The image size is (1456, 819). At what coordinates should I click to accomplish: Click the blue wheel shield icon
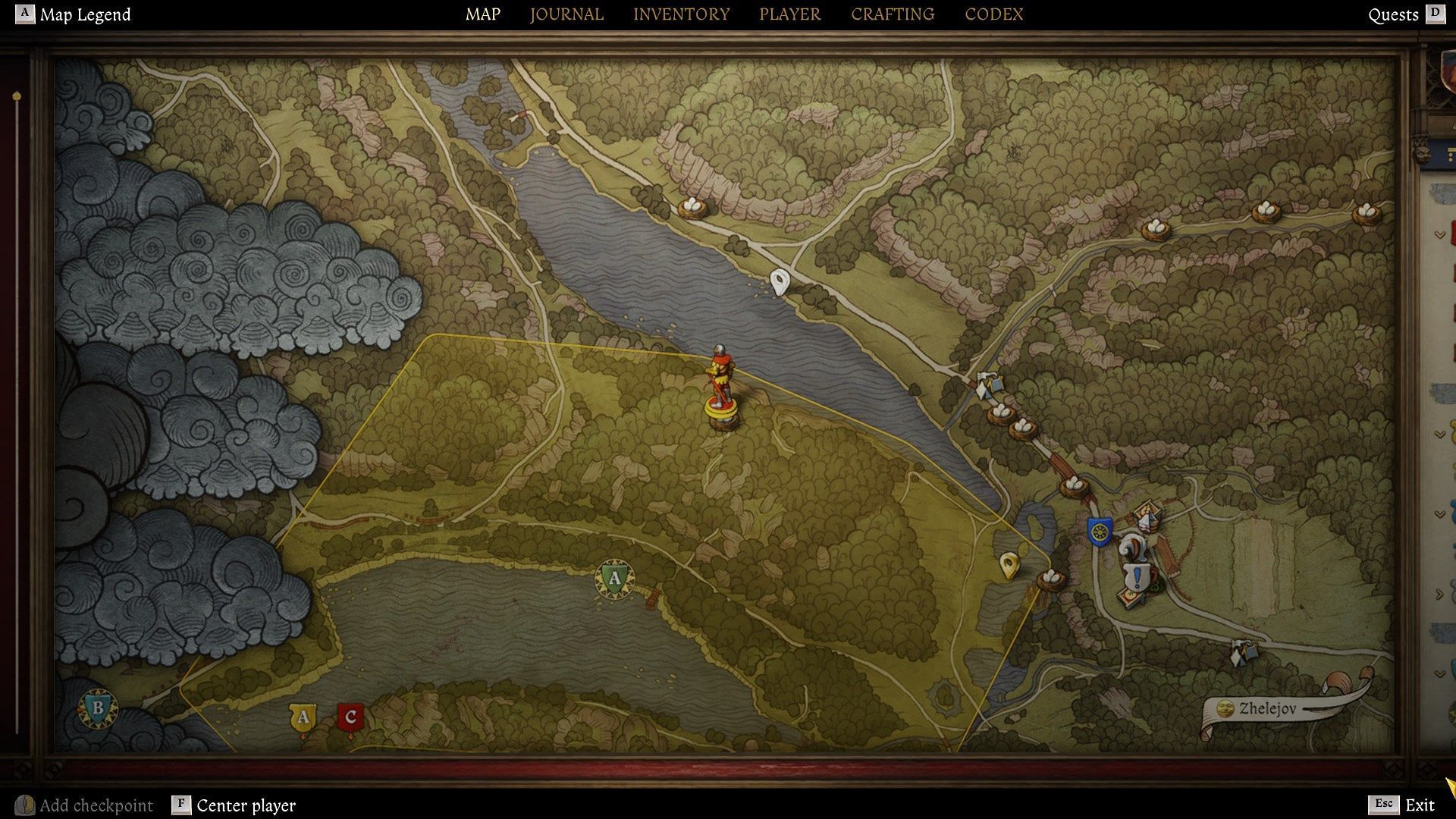tap(1099, 531)
